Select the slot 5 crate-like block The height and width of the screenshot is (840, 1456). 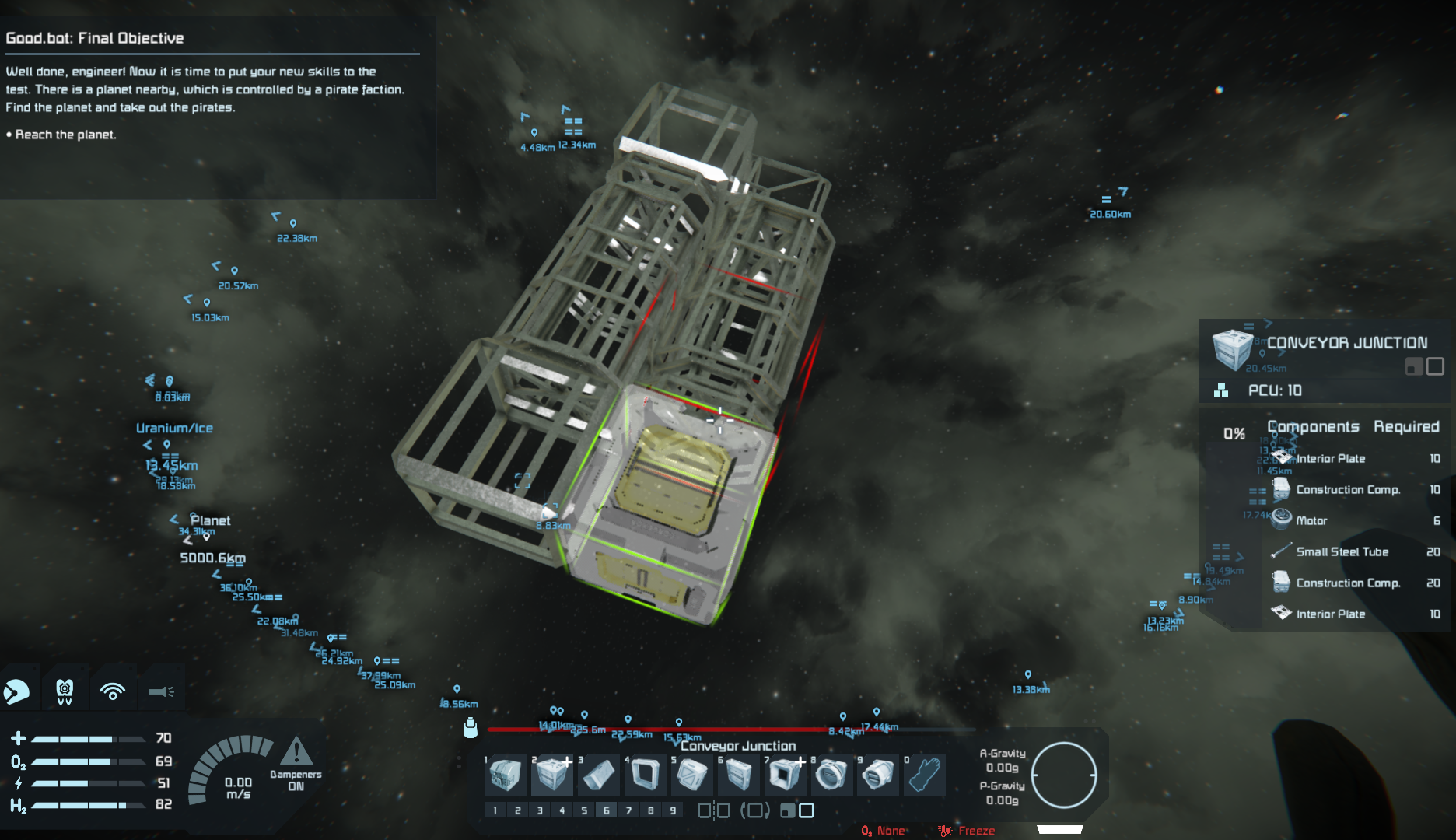click(x=691, y=775)
